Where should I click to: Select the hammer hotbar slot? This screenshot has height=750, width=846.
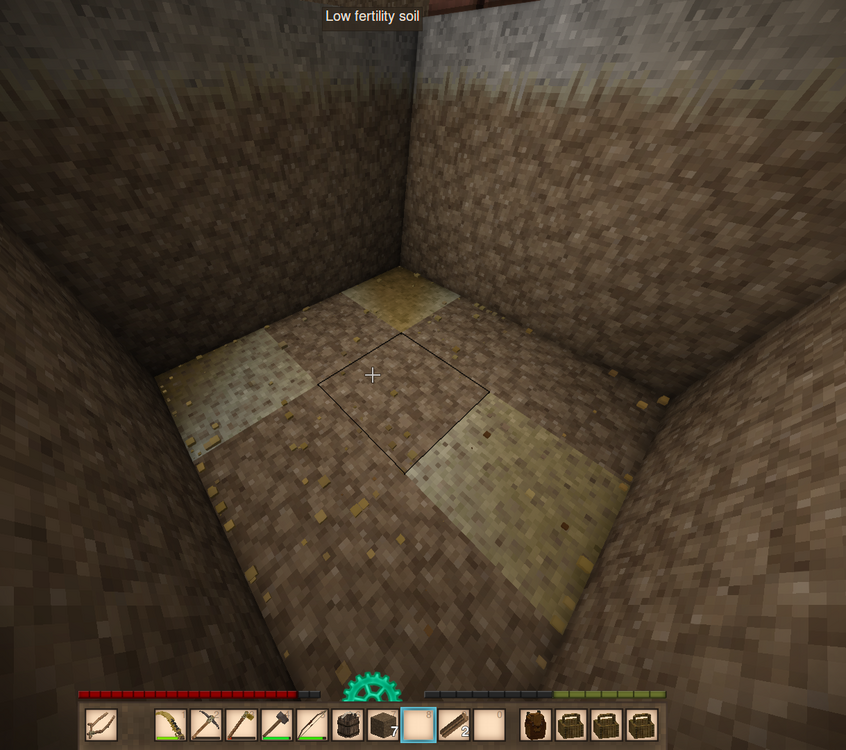(277, 724)
